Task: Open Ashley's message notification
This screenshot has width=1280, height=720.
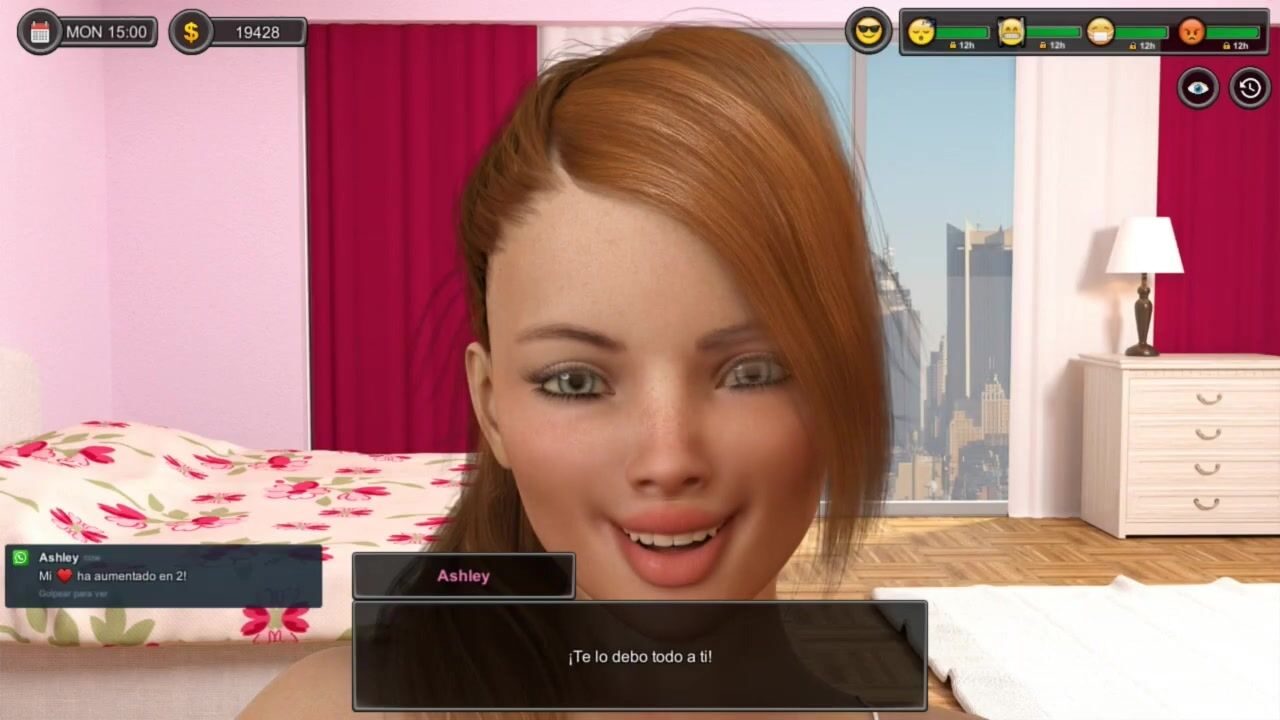Action: coord(163,576)
